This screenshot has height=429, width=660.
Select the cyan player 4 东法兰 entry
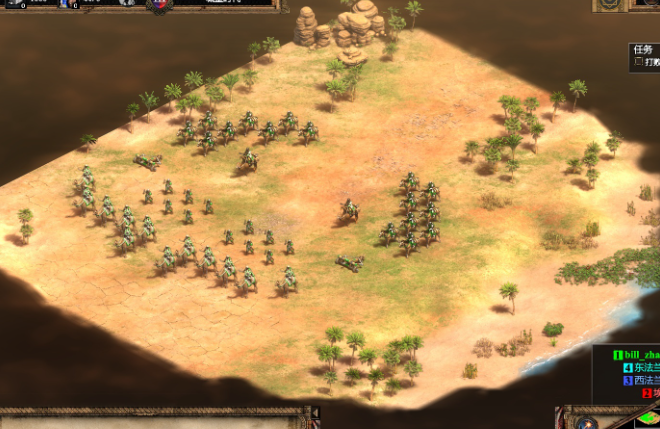click(x=640, y=368)
